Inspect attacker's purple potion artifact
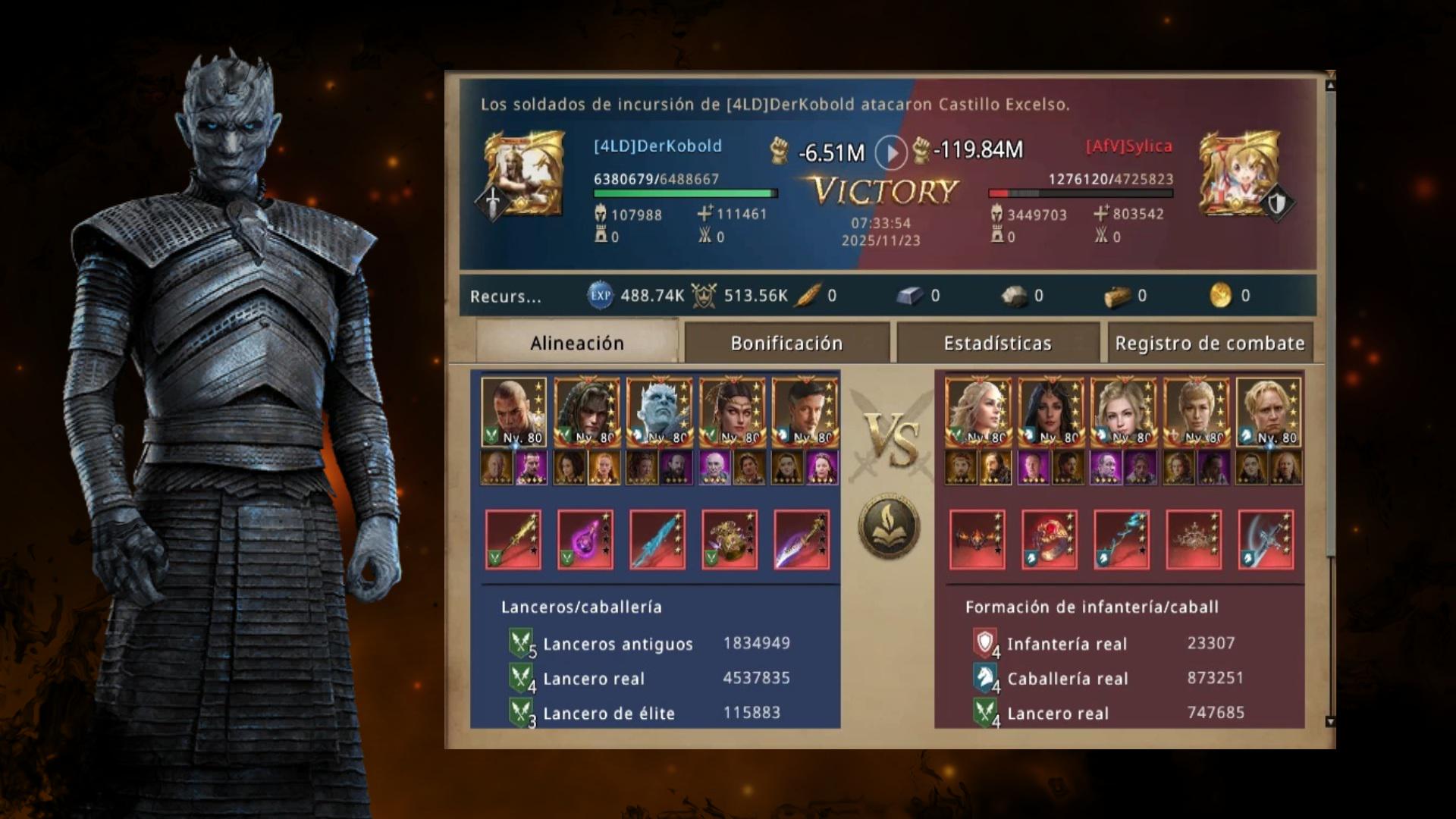This screenshot has height=819, width=1456. [x=585, y=539]
